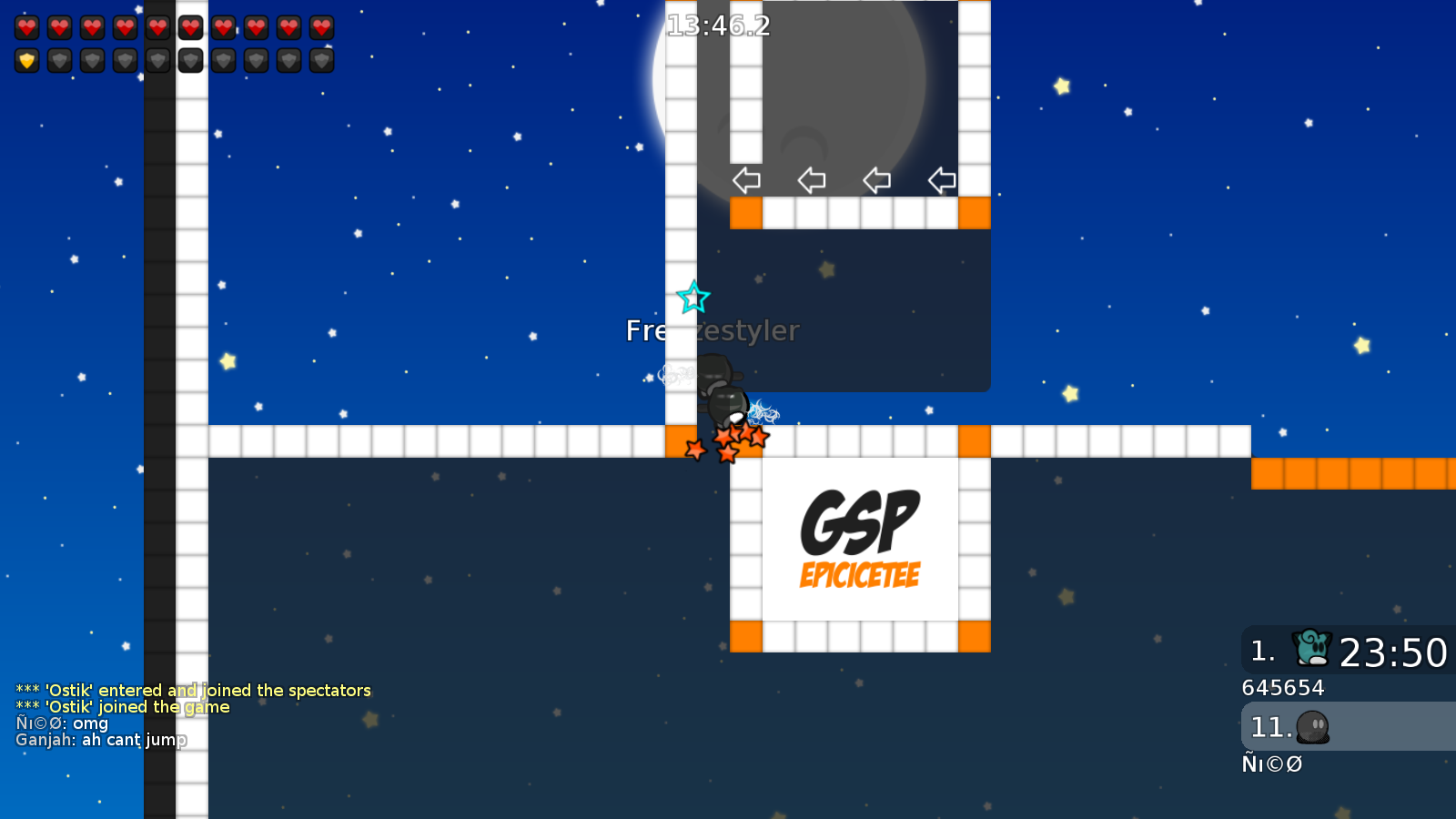The height and width of the screenshot is (819, 1456).
Task: Select the player name Freezestyler
Action: tap(711, 331)
